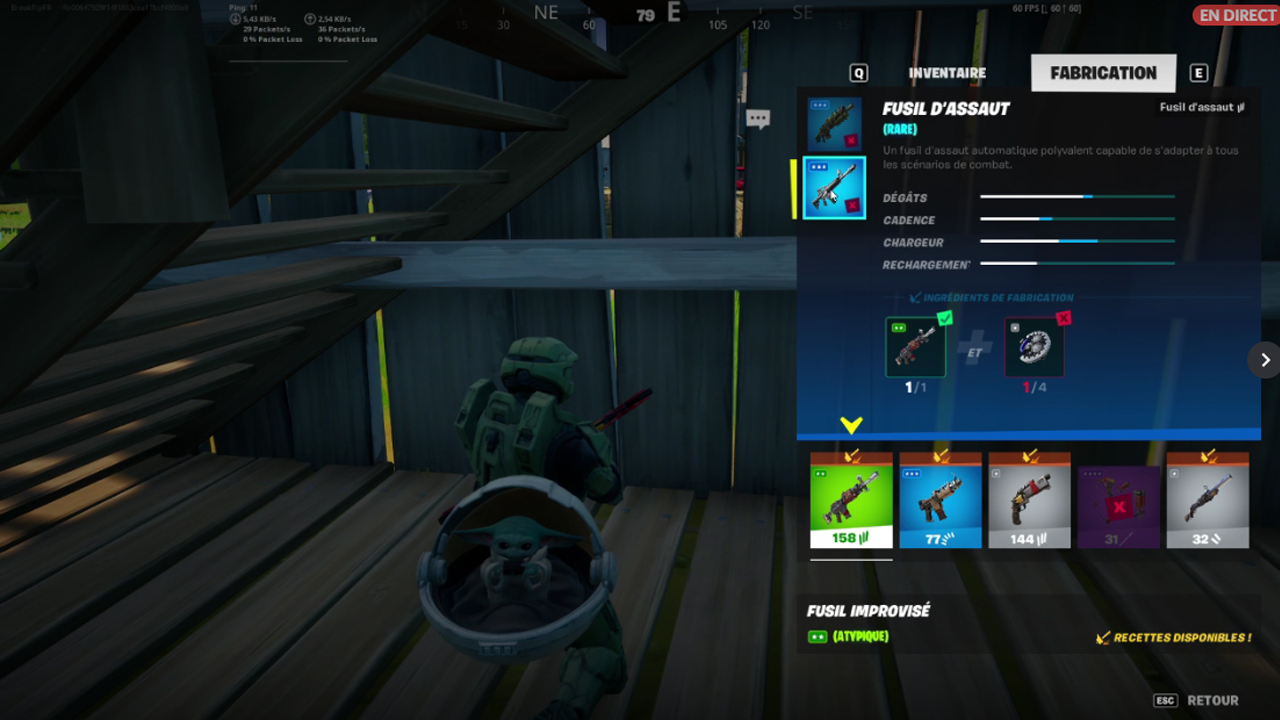Image resolution: width=1280 pixels, height=720 pixels.
Task: Select the green Fusil Improvisé weapon icon
Action: coord(851,500)
